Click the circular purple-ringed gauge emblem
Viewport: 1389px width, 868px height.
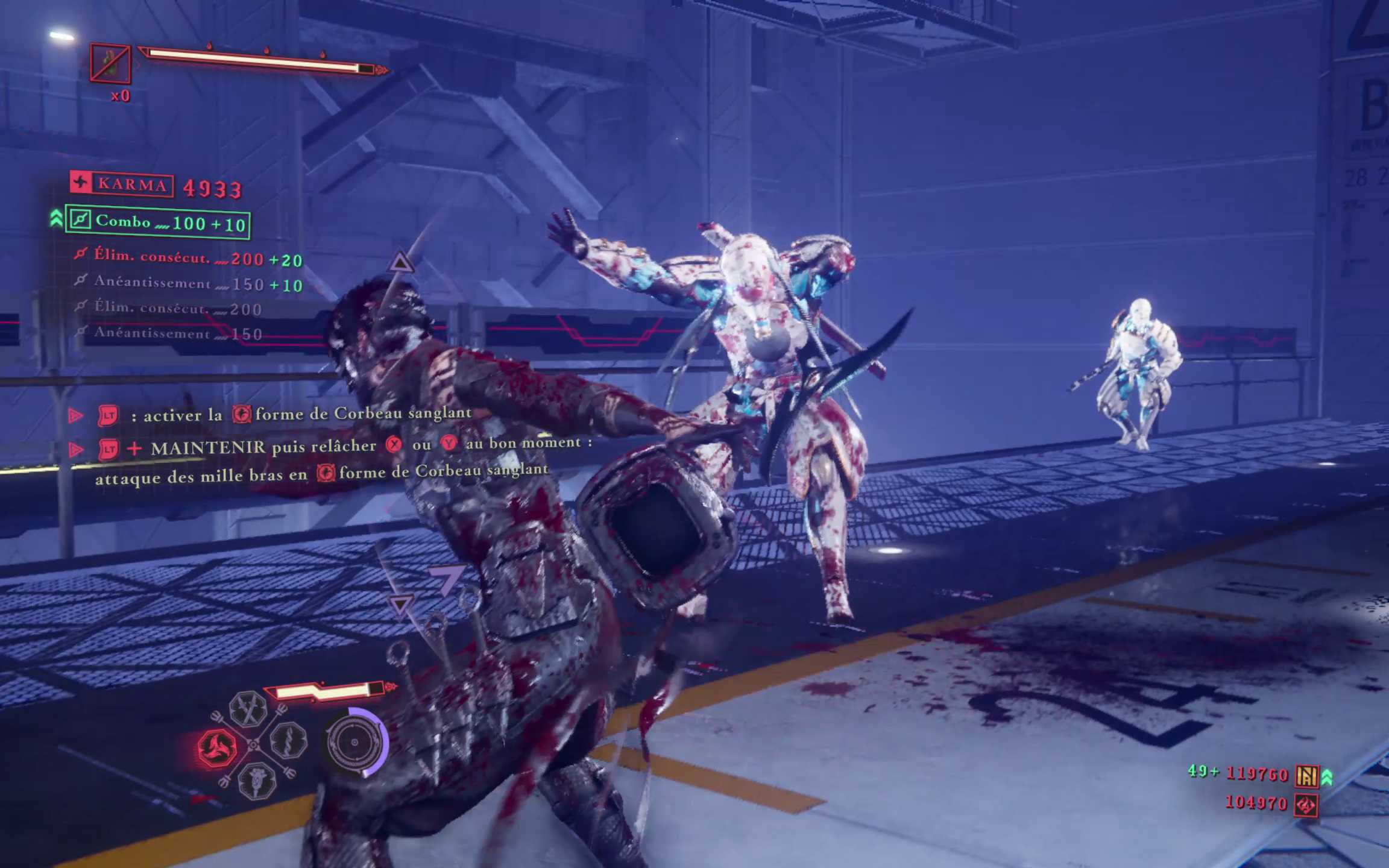tap(356, 742)
